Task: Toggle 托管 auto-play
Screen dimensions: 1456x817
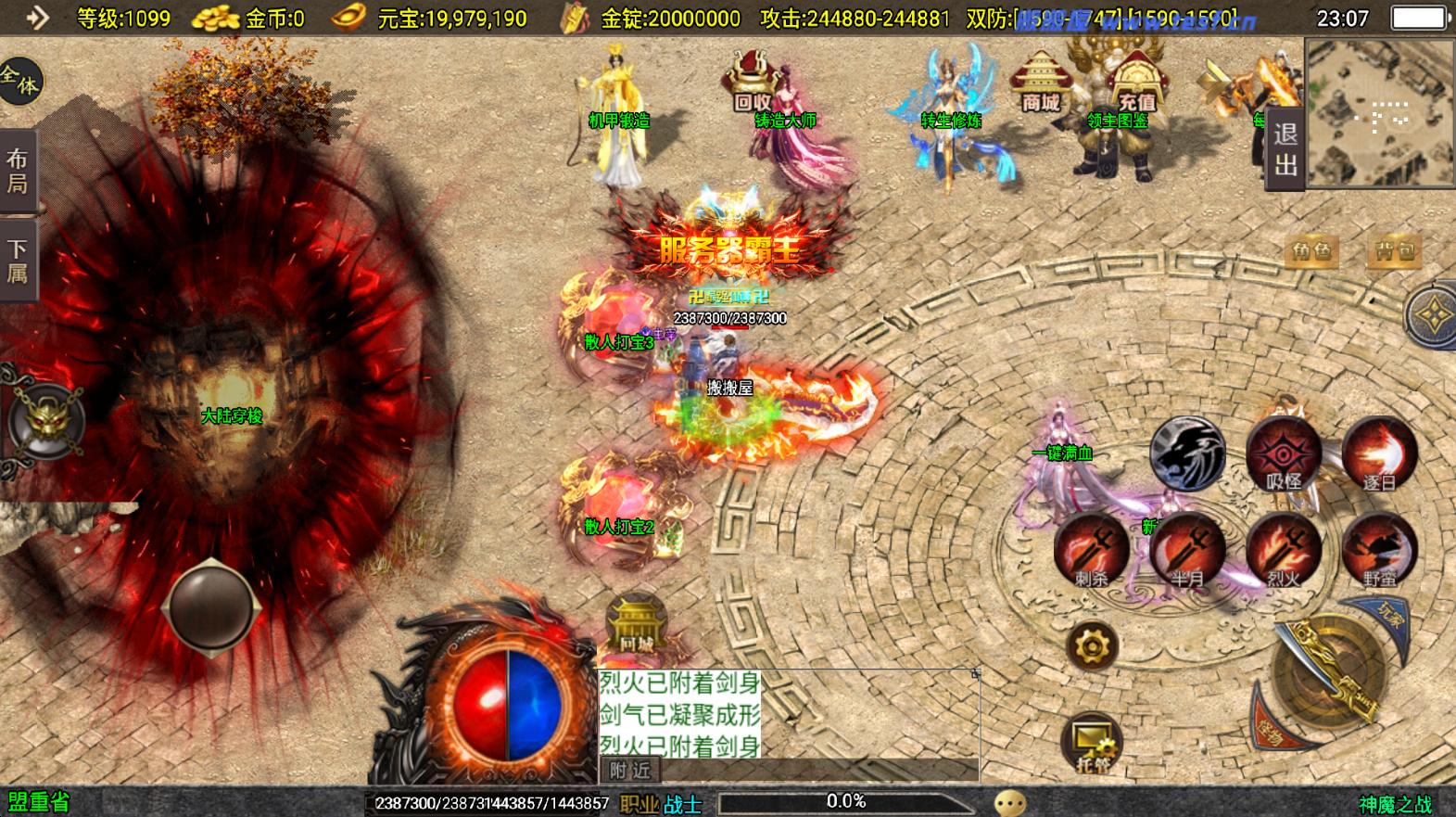Action: pyautogui.click(x=1092, y=744)
